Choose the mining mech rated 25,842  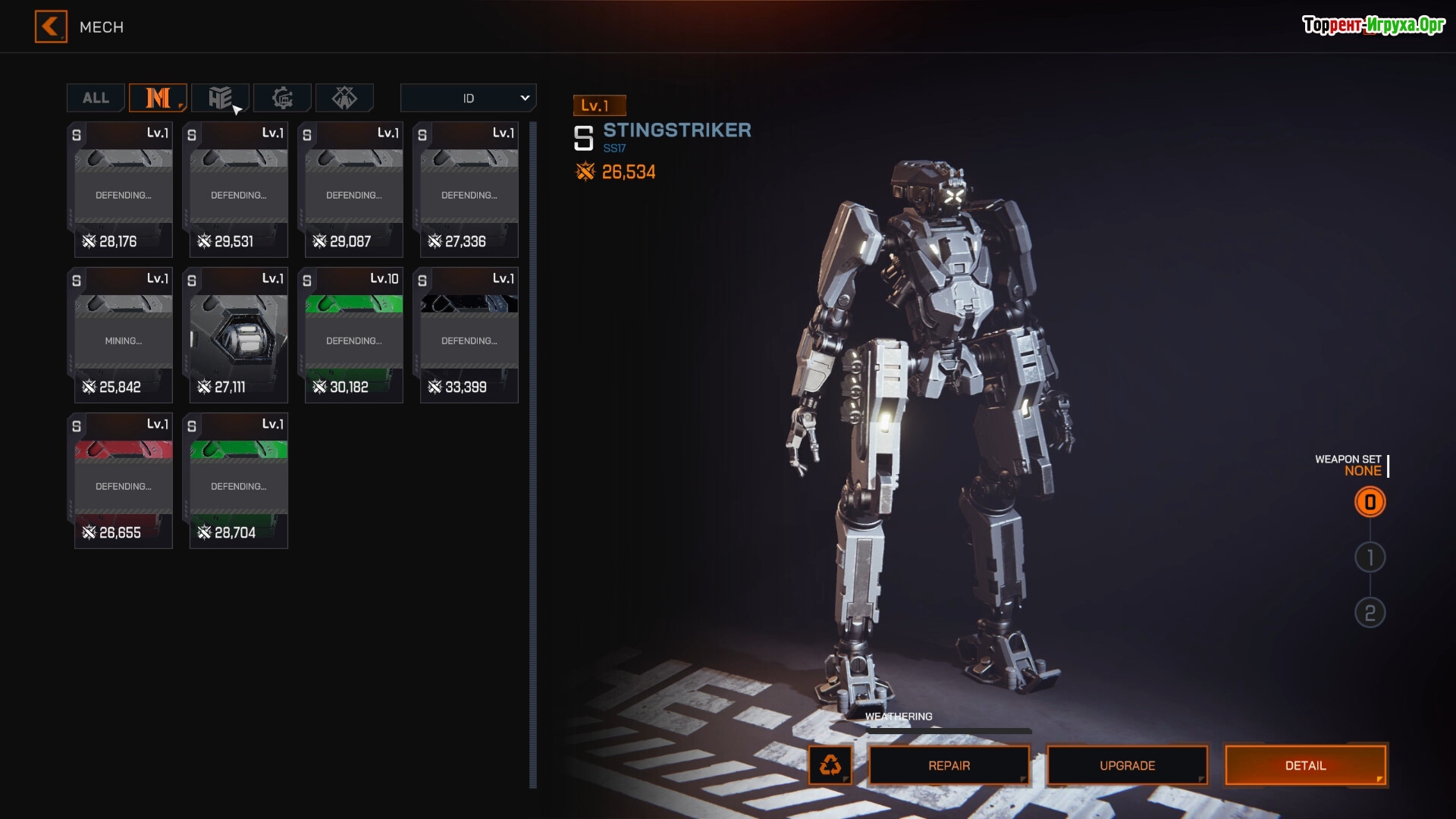click(x=123, y=335)
